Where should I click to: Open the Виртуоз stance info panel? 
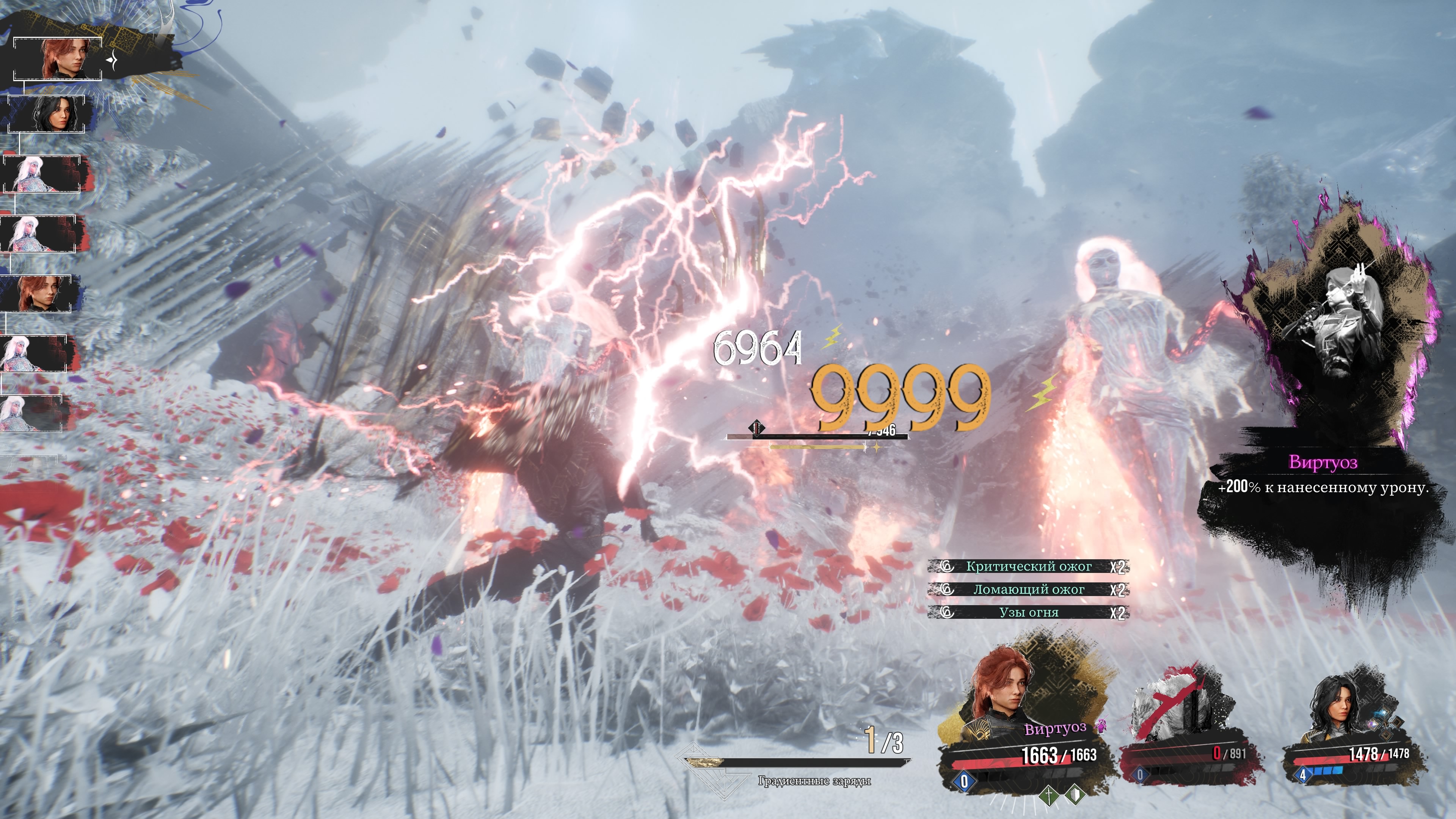[1323, 475]
